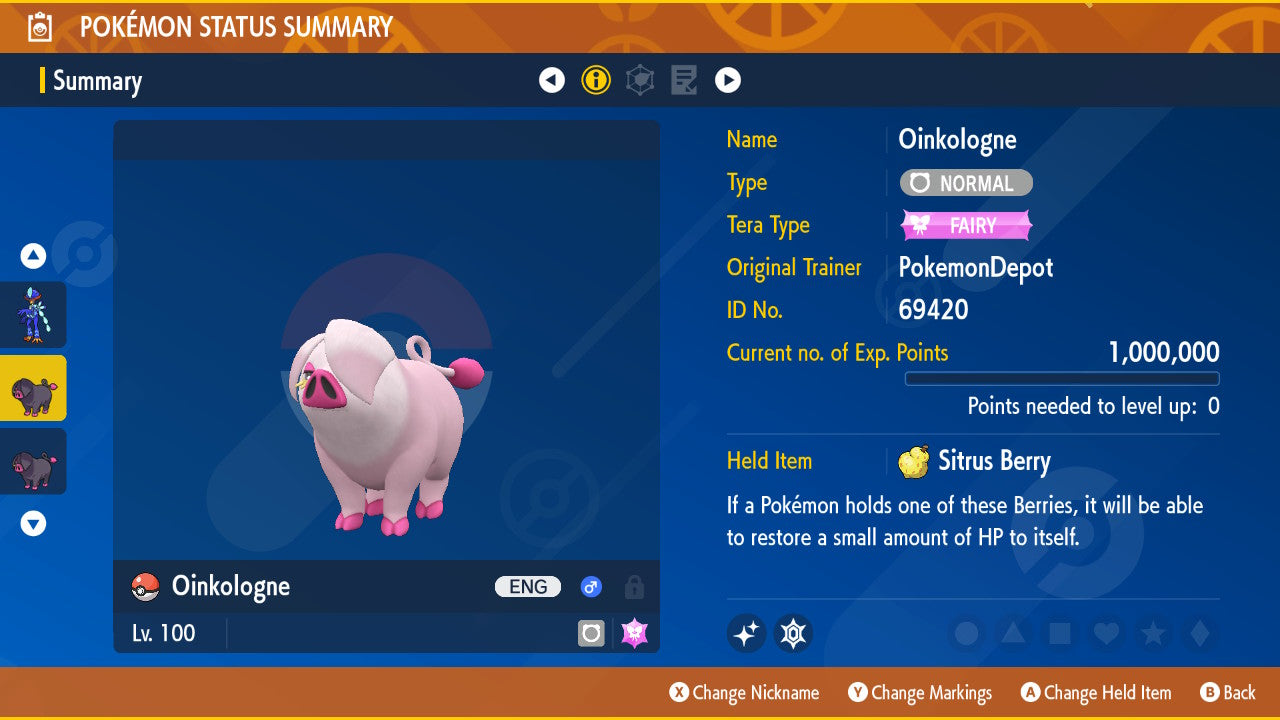
Task: Switch to the hexagon stats page tab
Action: pos(640,80)
